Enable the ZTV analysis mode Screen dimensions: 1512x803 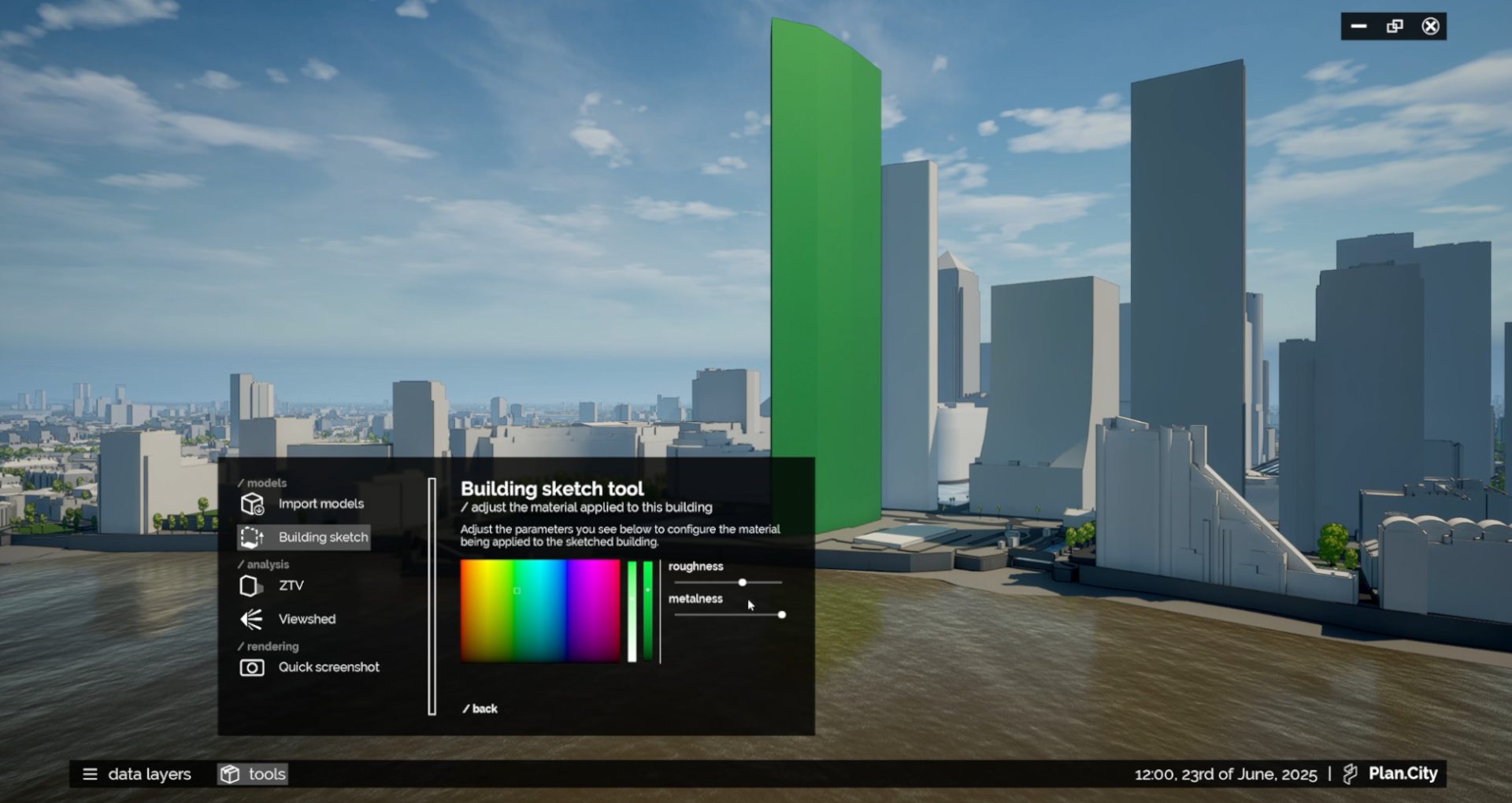291,585
